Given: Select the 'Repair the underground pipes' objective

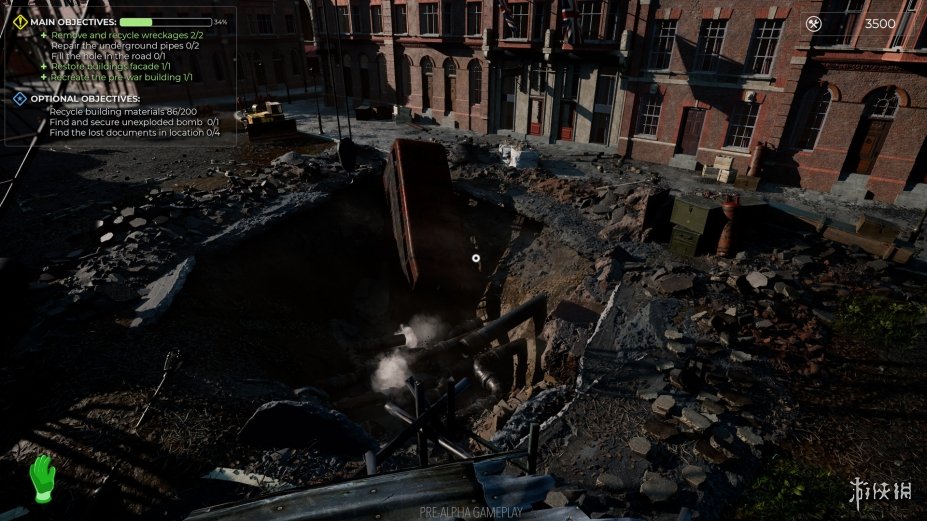Looking at the screenshot, I should click(125, 45).
